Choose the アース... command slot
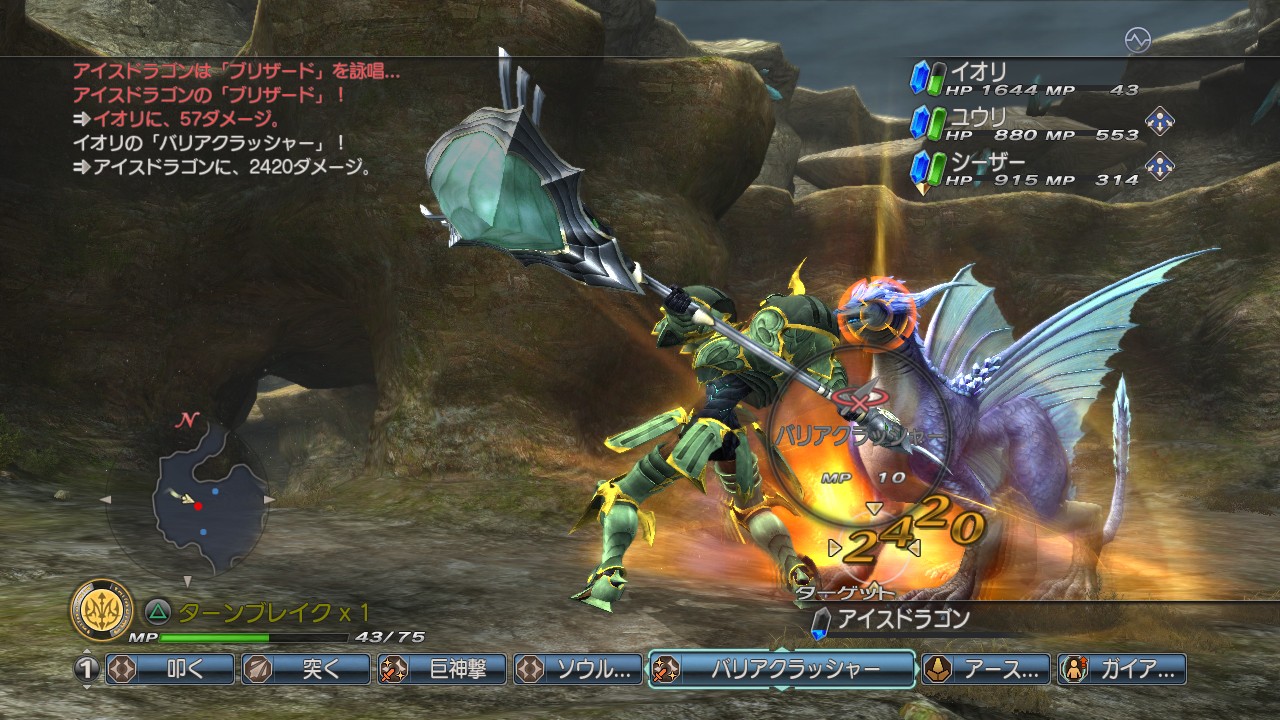Viewport: 1280px width, 720px height. [x=985, y=669]
